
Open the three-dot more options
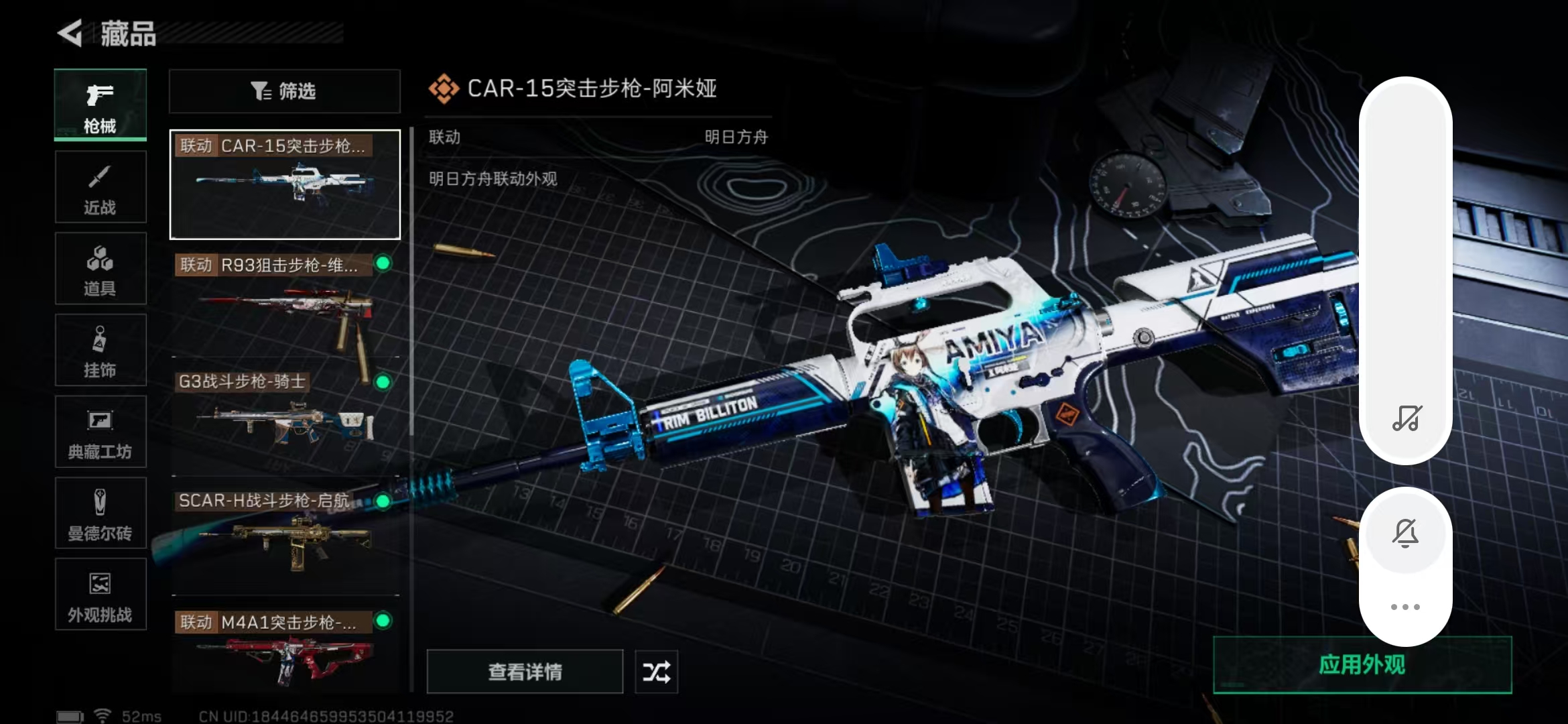pos(1405,607)
